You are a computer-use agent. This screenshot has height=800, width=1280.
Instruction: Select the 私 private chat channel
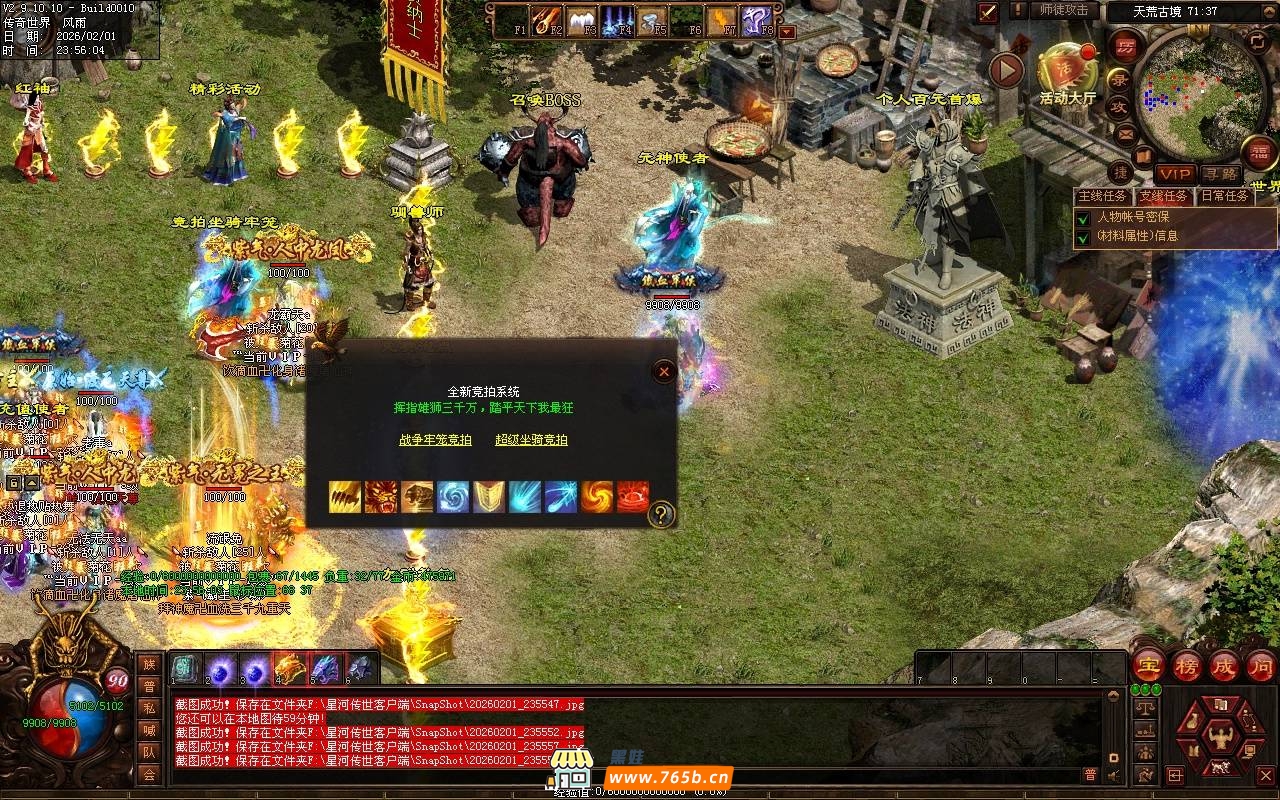coord(149,707)
